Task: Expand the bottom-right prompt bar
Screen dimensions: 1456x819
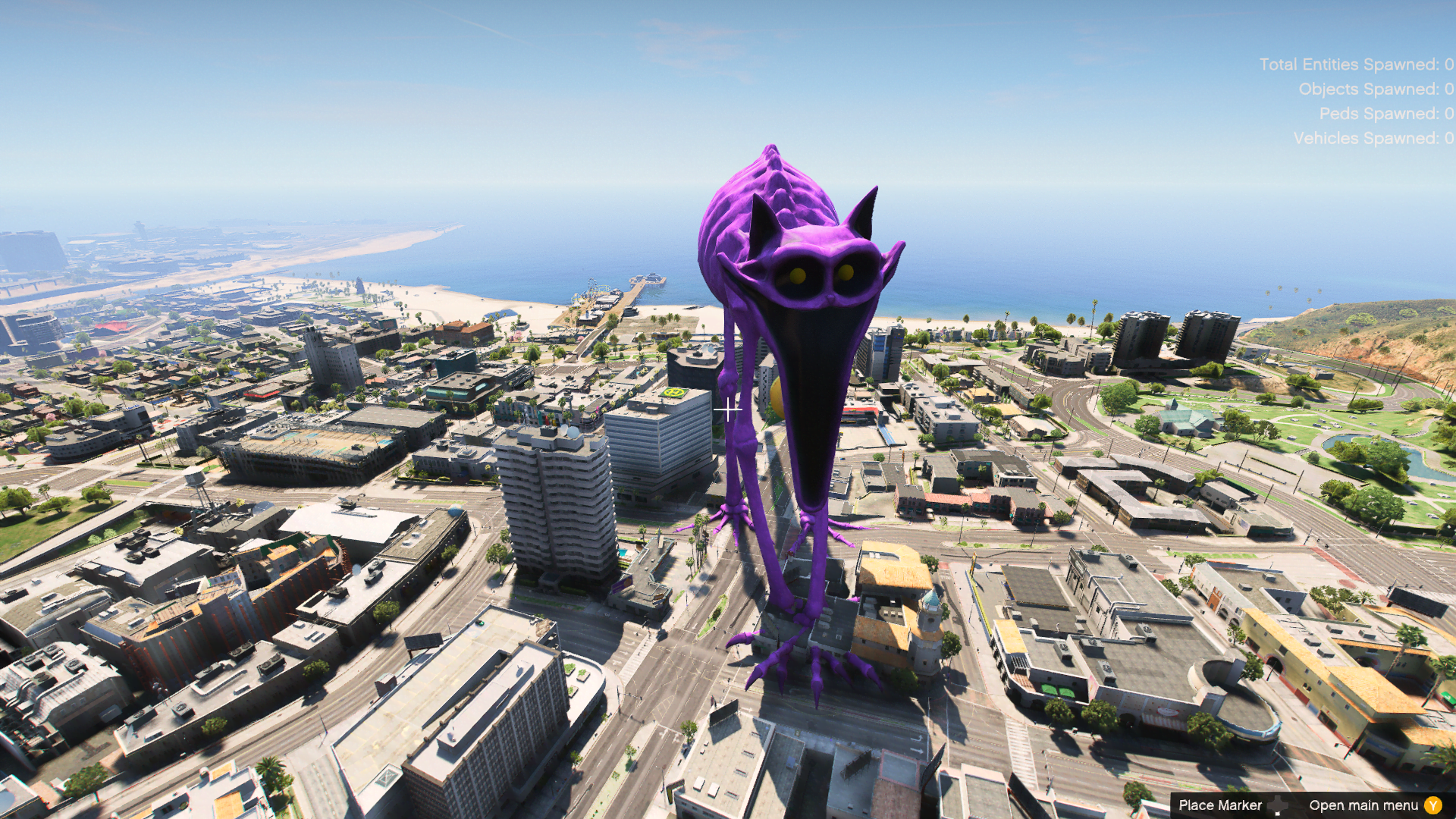Action: pyautogui.click(x=1312, y=805)
